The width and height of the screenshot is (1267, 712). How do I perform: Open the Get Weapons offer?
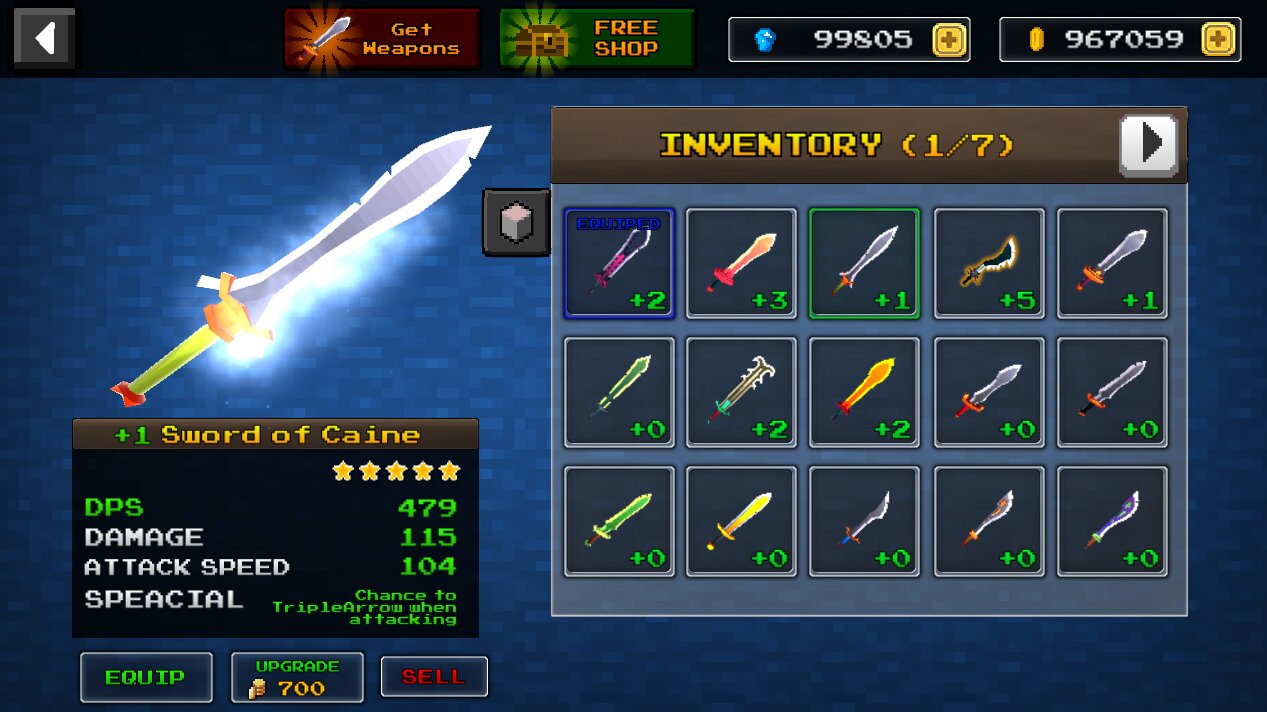tap(382, 39)
